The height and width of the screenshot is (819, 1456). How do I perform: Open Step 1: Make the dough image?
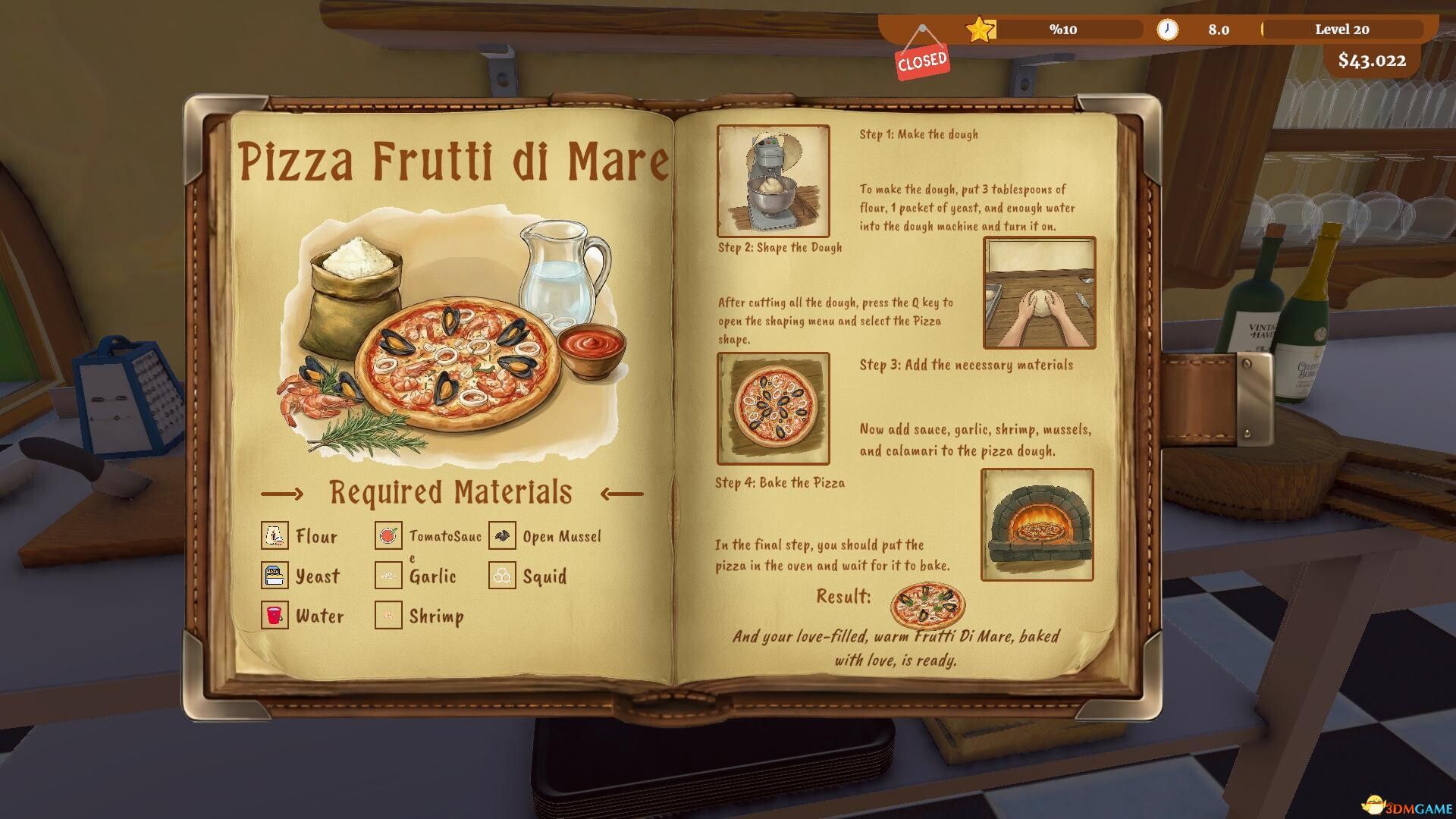point(772,180)
